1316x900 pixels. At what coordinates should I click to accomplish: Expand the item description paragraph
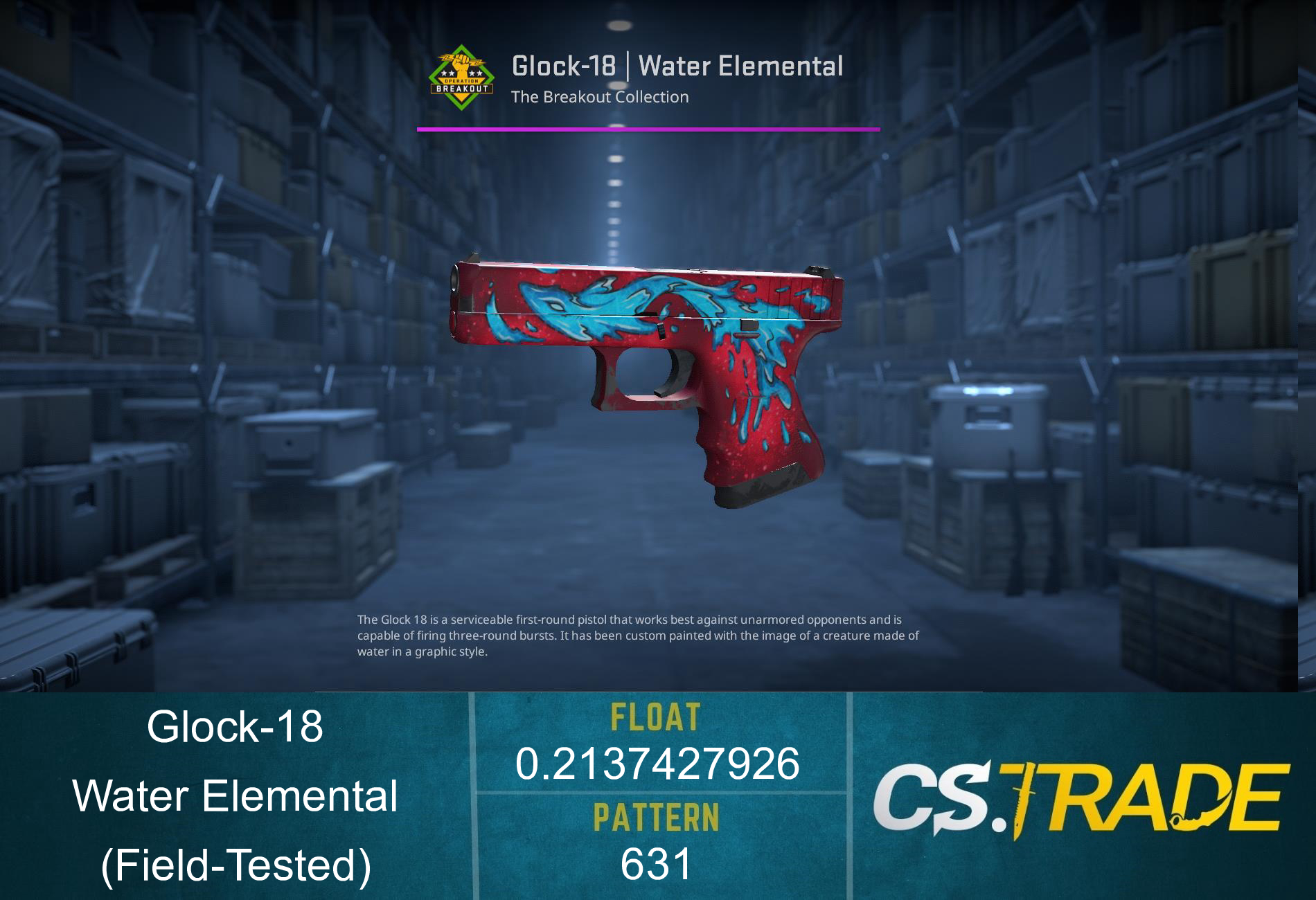coord(637,633)
